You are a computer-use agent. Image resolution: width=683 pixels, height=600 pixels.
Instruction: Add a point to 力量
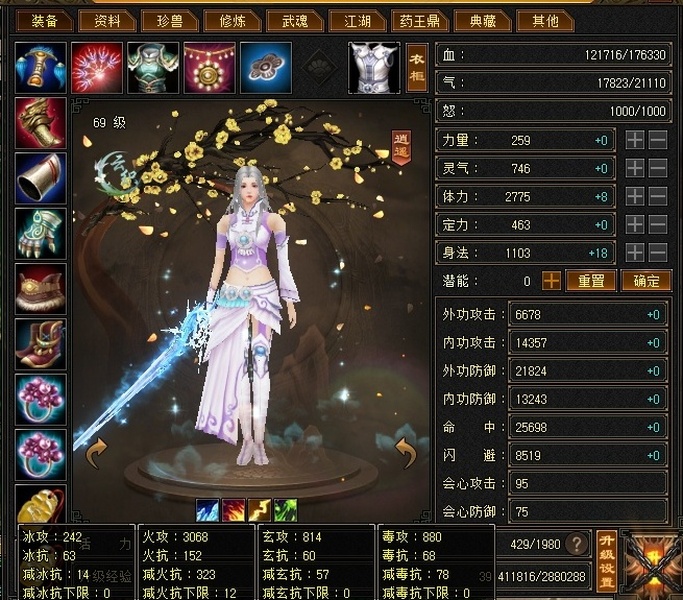click(635, 141)
